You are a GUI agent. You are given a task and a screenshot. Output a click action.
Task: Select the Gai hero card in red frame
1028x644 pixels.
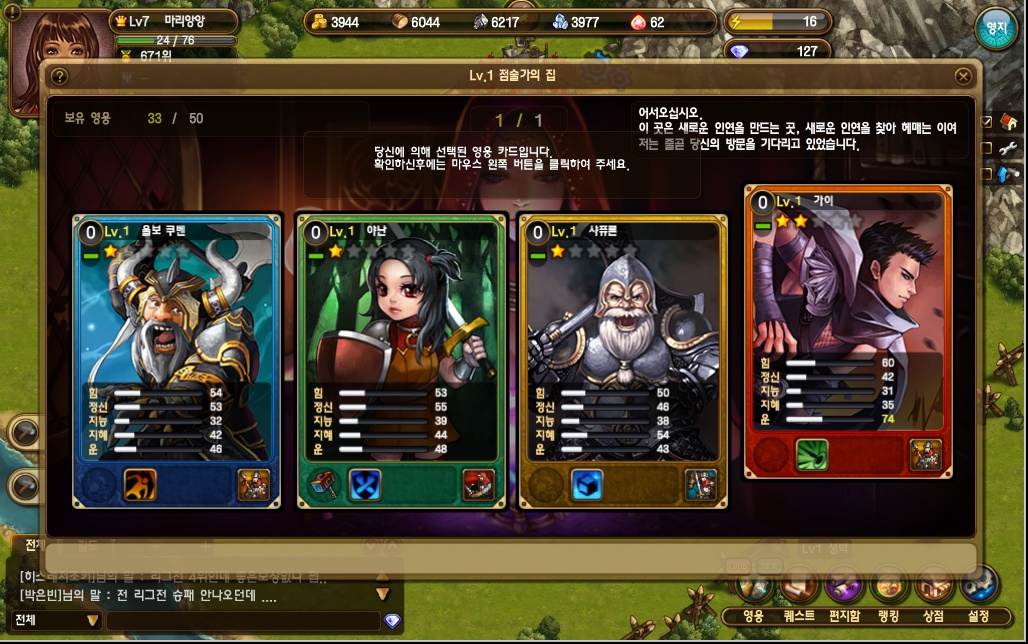point(848,330)
